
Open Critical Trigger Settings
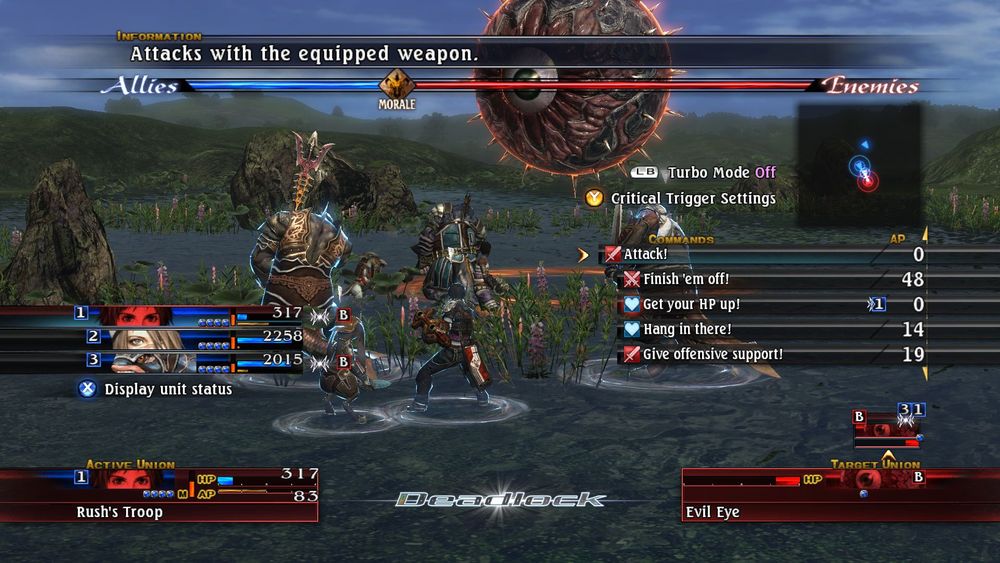pos(693,199)
